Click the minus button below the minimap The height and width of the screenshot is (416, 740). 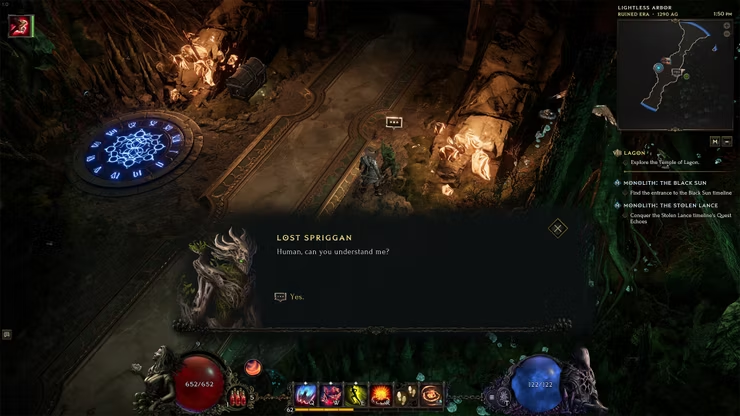(728, 141)
